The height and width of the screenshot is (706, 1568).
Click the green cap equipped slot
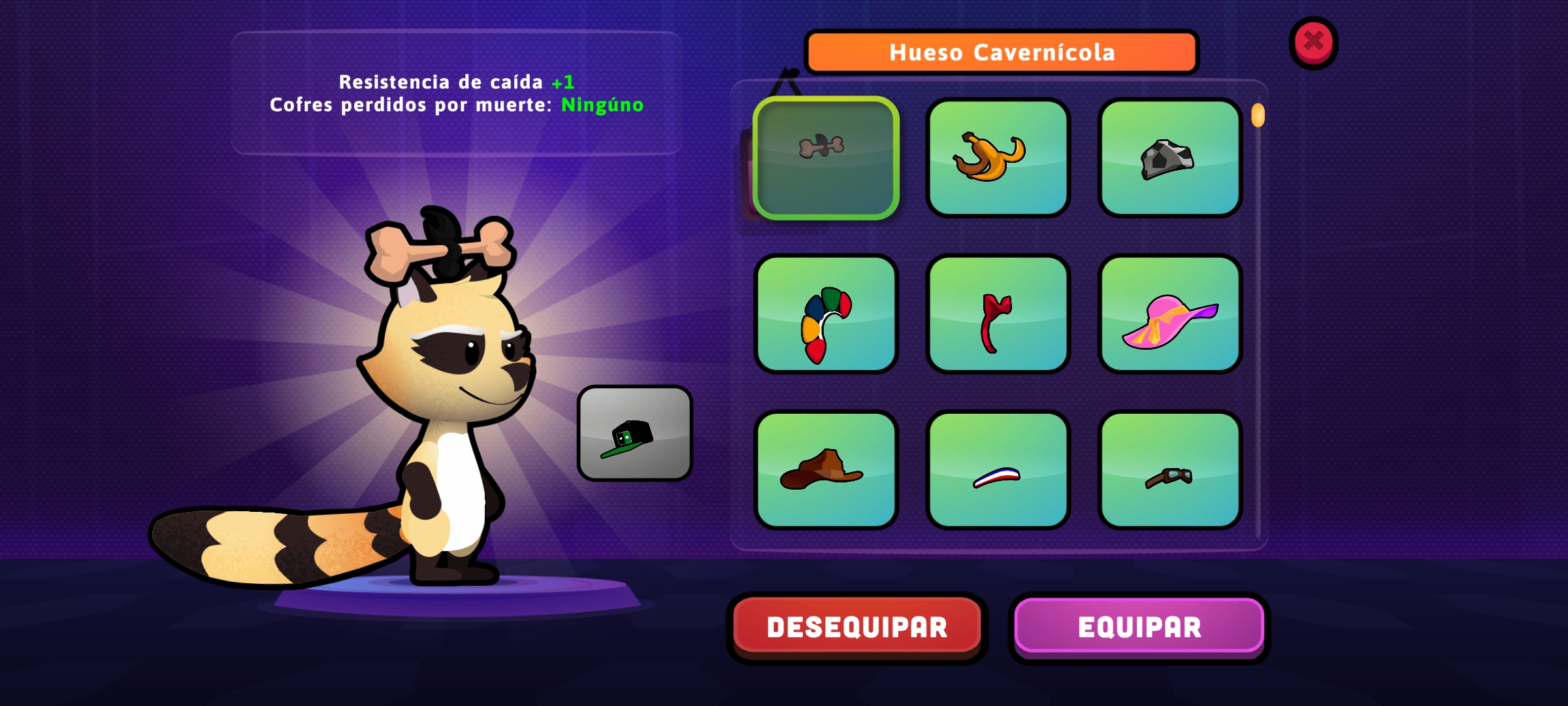(634, 433)
